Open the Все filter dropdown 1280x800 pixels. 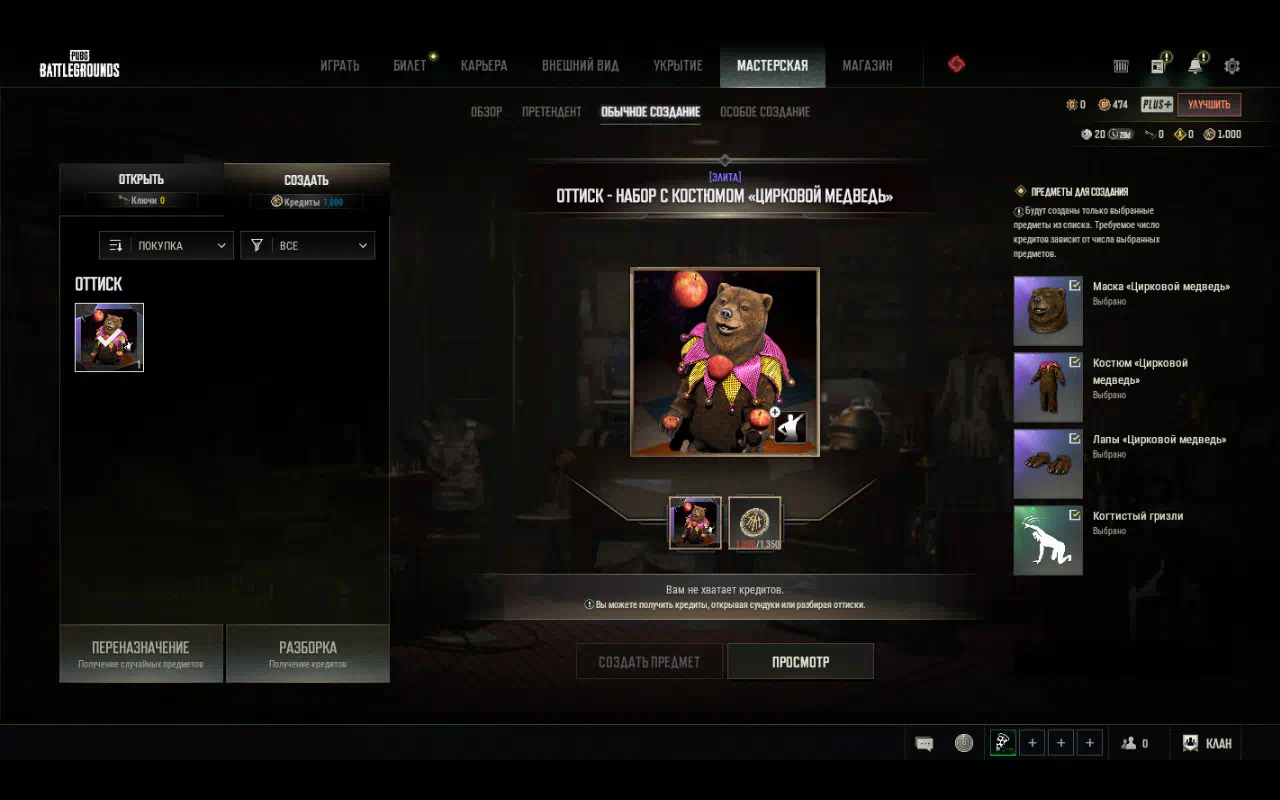307,245
